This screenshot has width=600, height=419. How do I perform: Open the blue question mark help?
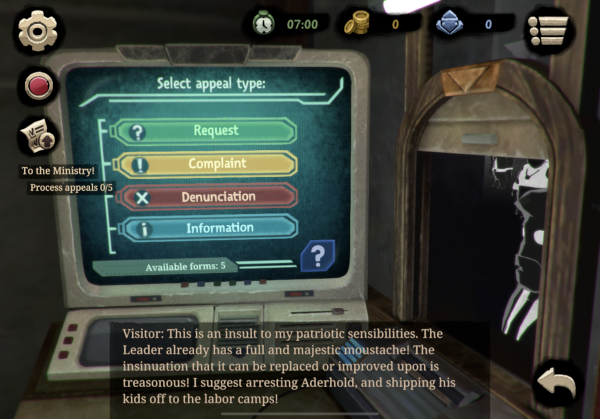coord(317,257)
